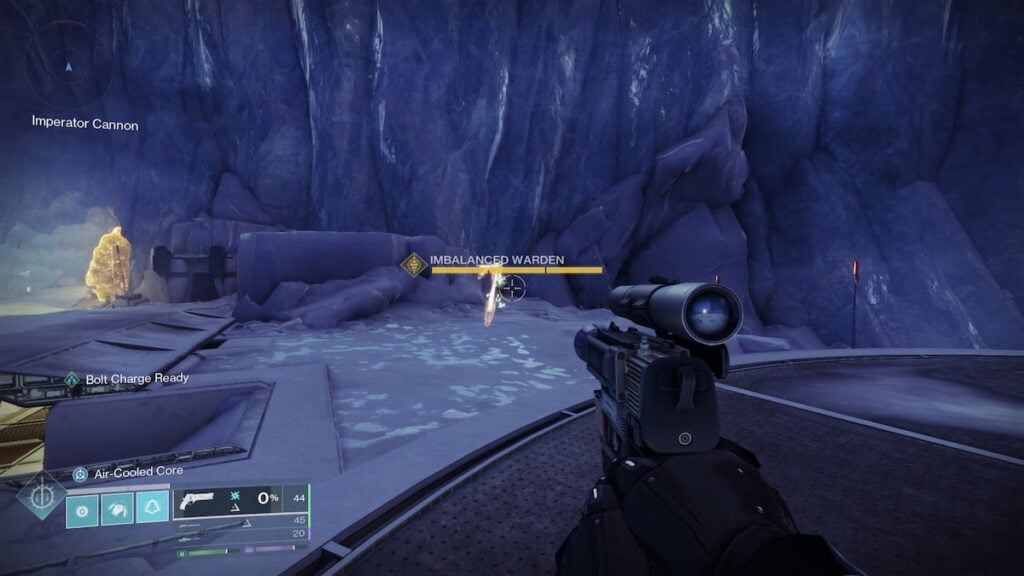Use the grenade ability with the ring symbol

[82, 509]
